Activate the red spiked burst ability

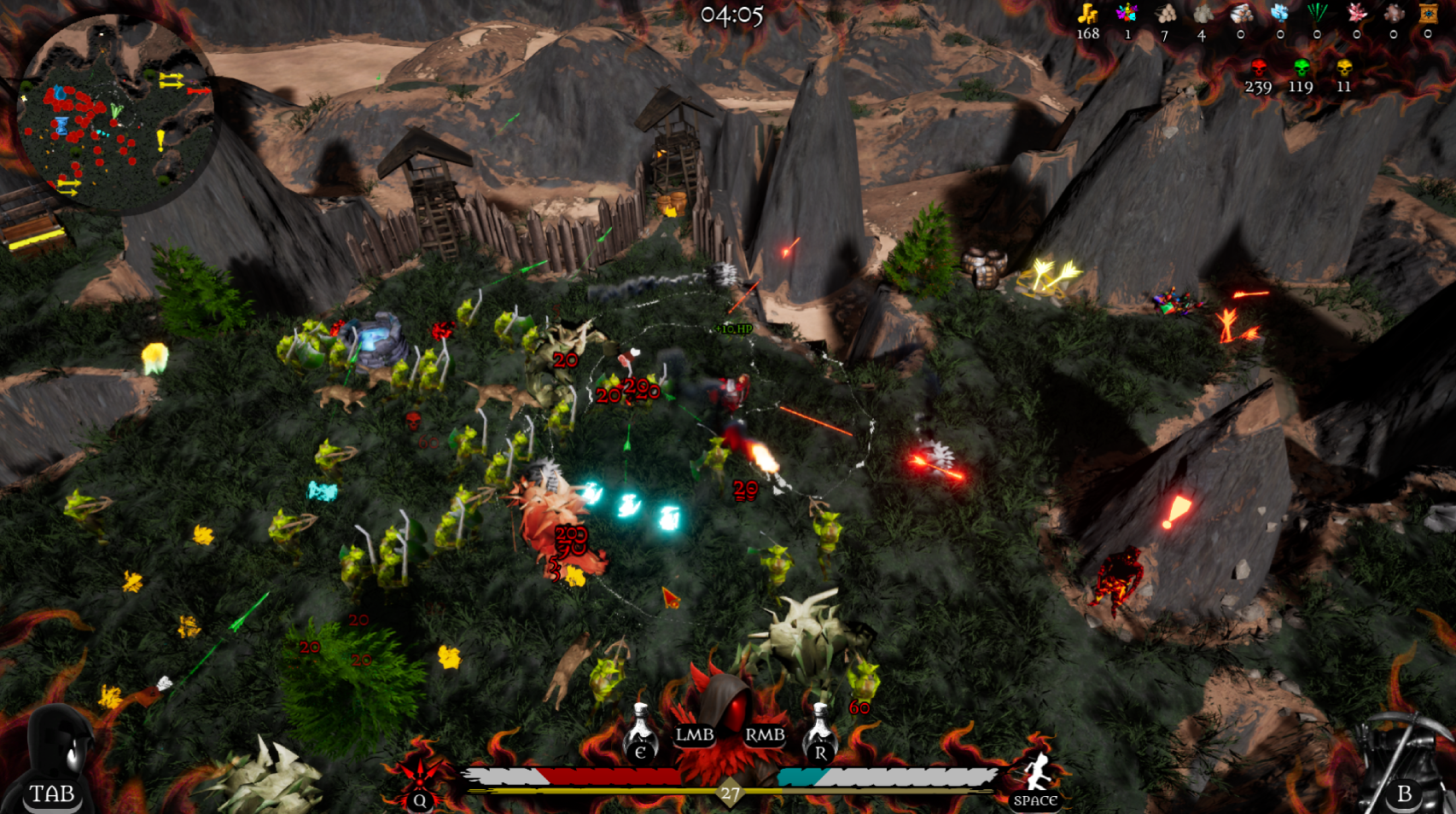[419, 773]
